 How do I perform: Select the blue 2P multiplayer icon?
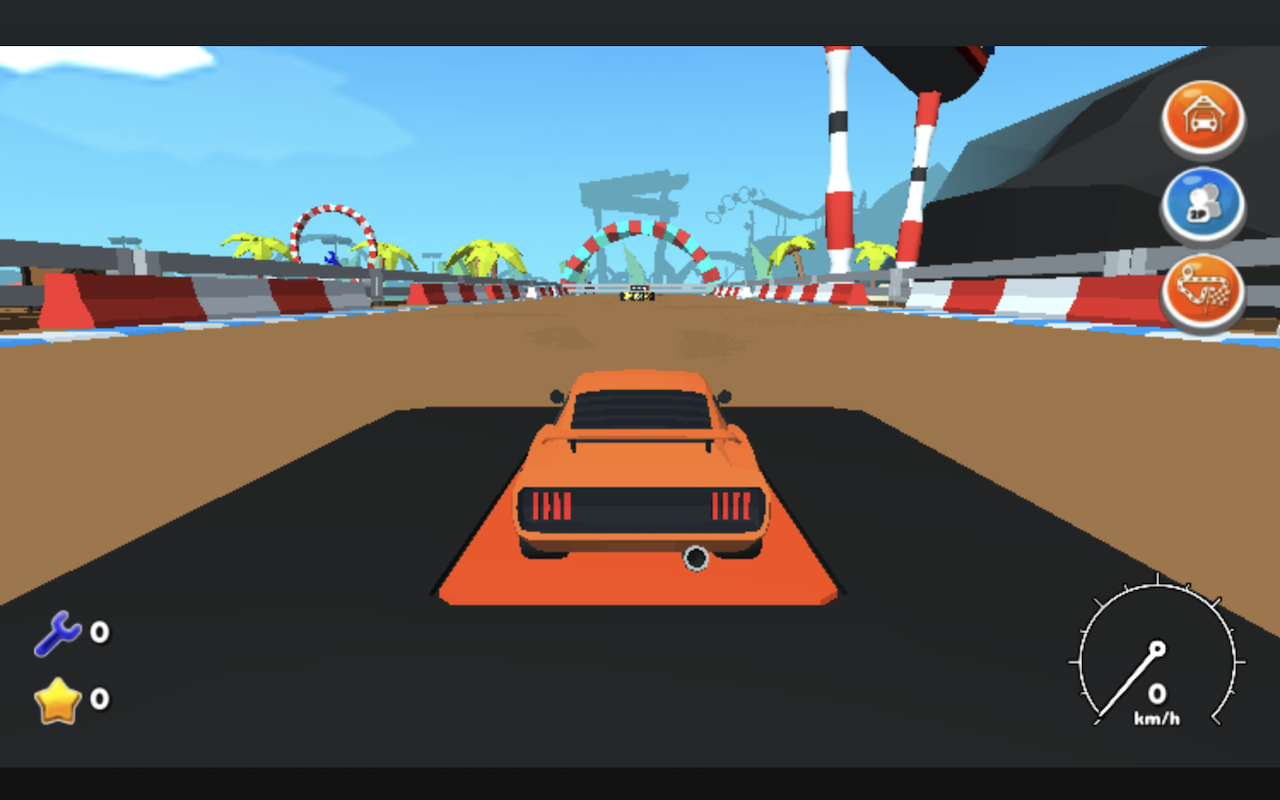pyautogui.click(x=1204, y=204)
